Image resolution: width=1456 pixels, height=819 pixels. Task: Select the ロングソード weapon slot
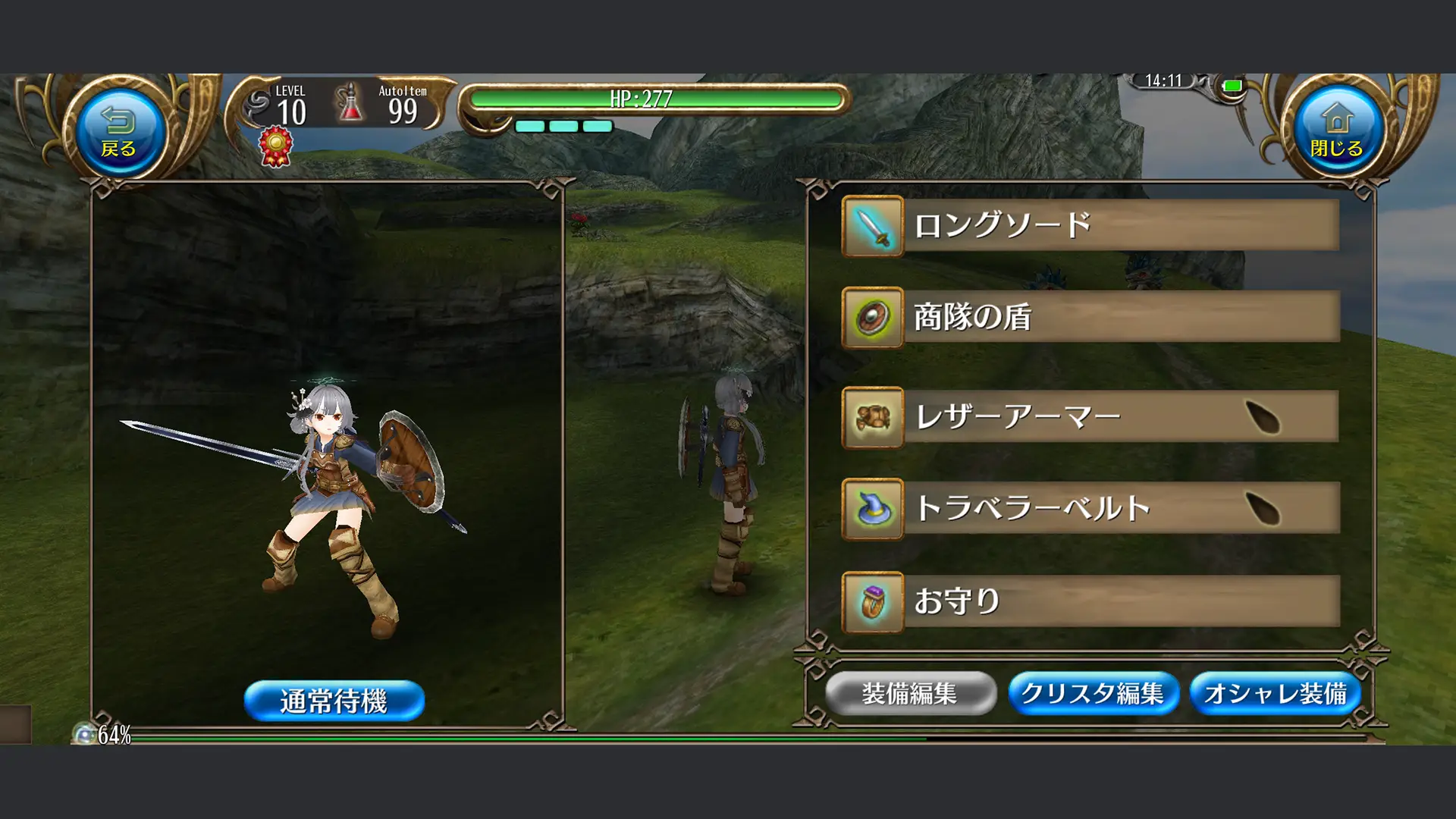click(x=1090, y=226)
